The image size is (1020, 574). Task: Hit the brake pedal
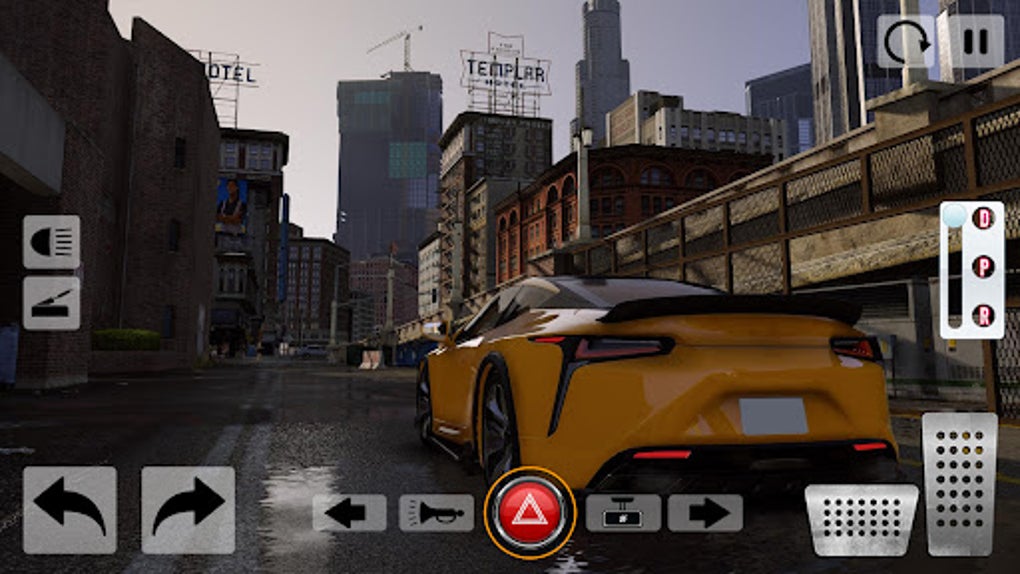coord(861,519)
